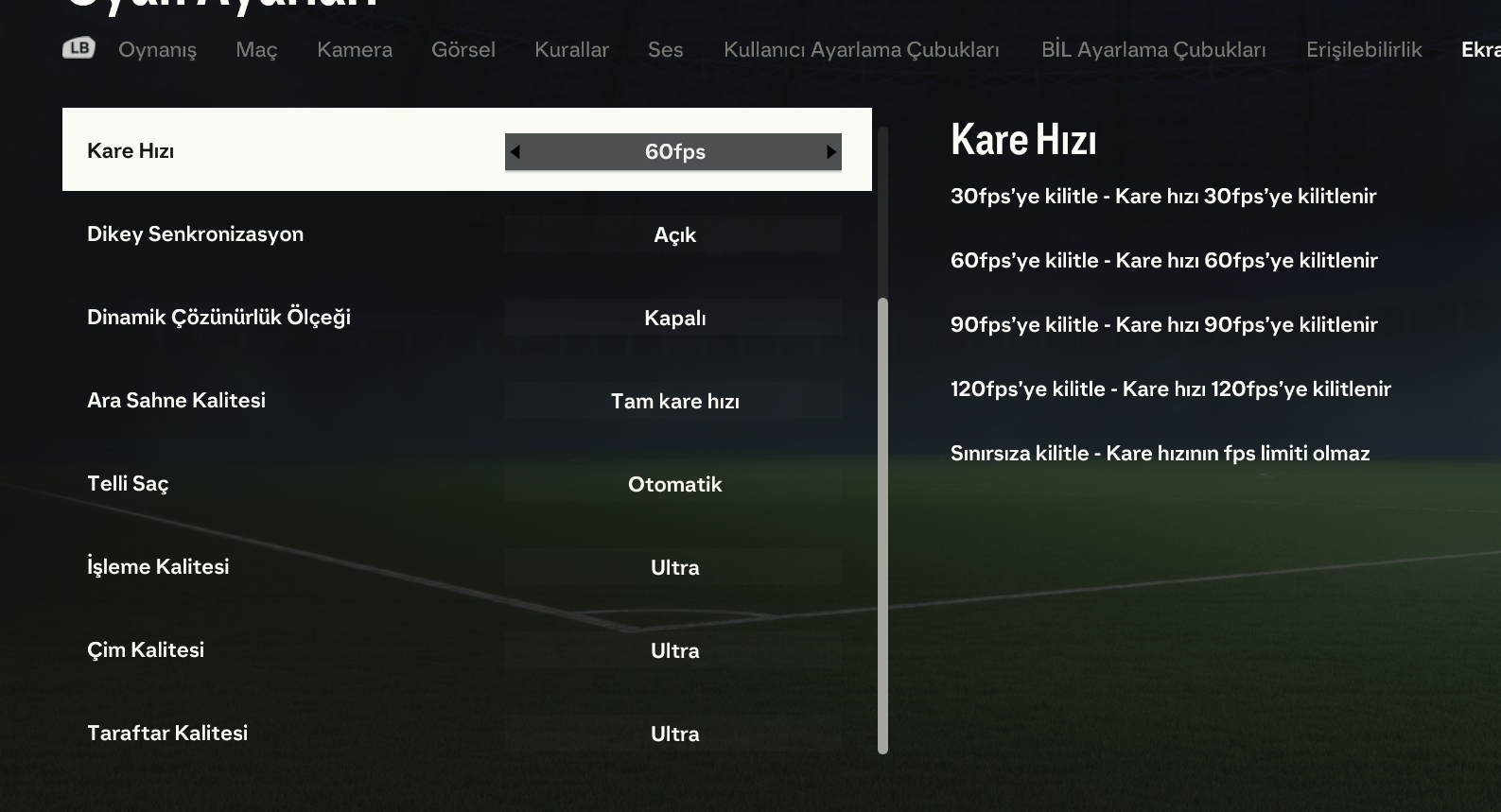Open the Maç settings tab
1501x812 pixels.
pos(256,50)
